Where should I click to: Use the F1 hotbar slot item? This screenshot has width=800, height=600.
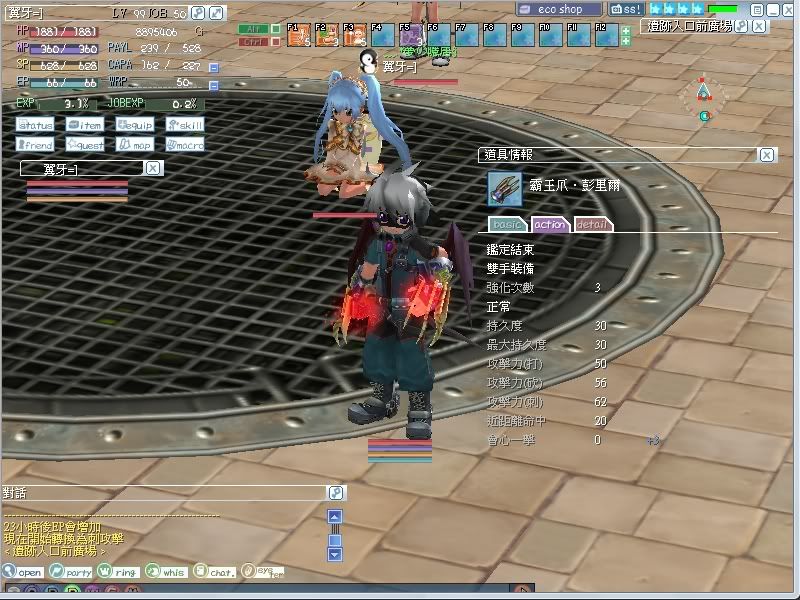[298, 36]
